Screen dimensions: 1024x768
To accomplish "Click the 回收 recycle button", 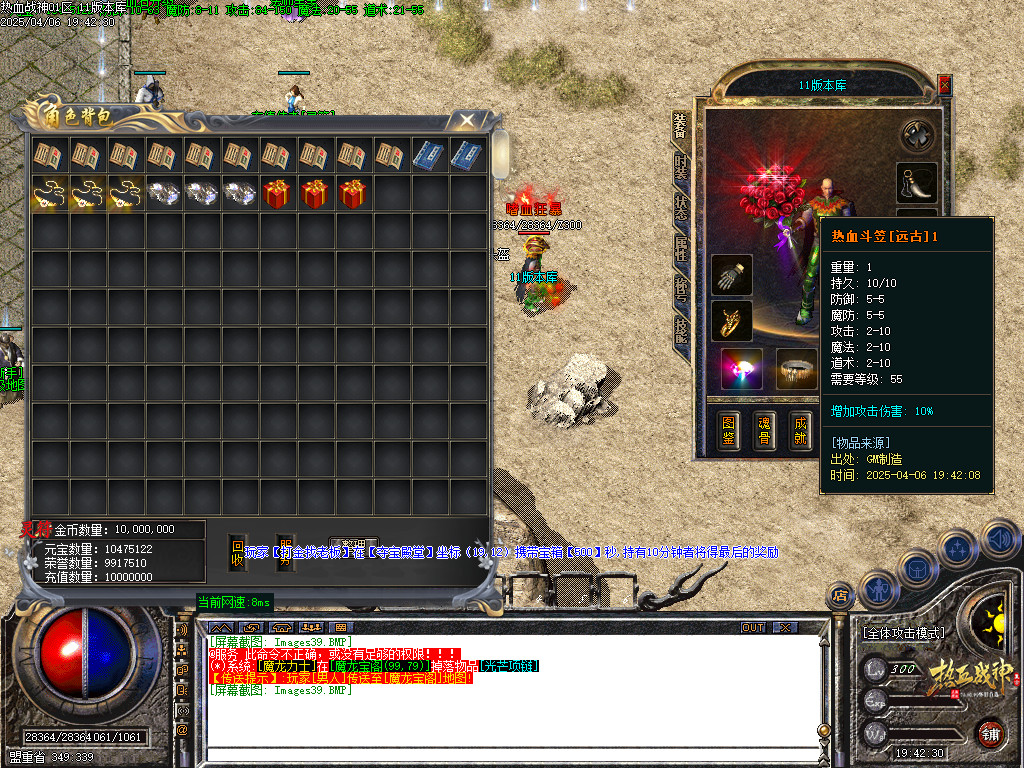I will point(237,554).
